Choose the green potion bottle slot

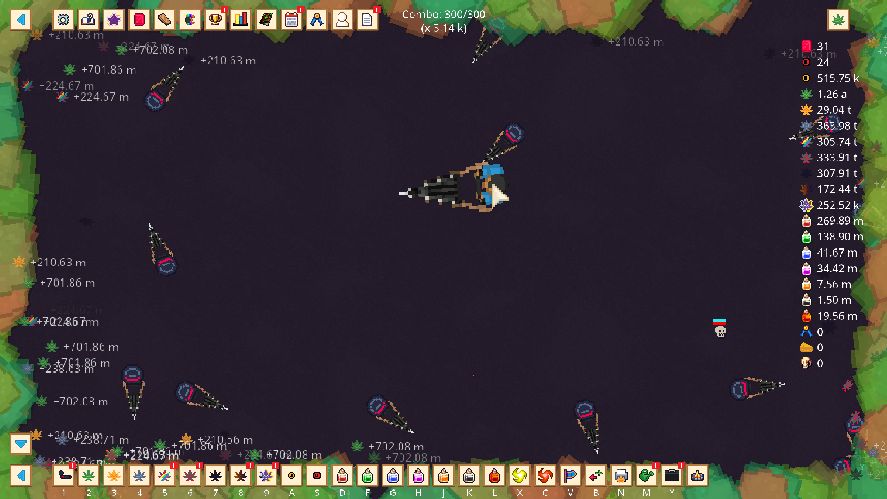click(x=368, y=474)
